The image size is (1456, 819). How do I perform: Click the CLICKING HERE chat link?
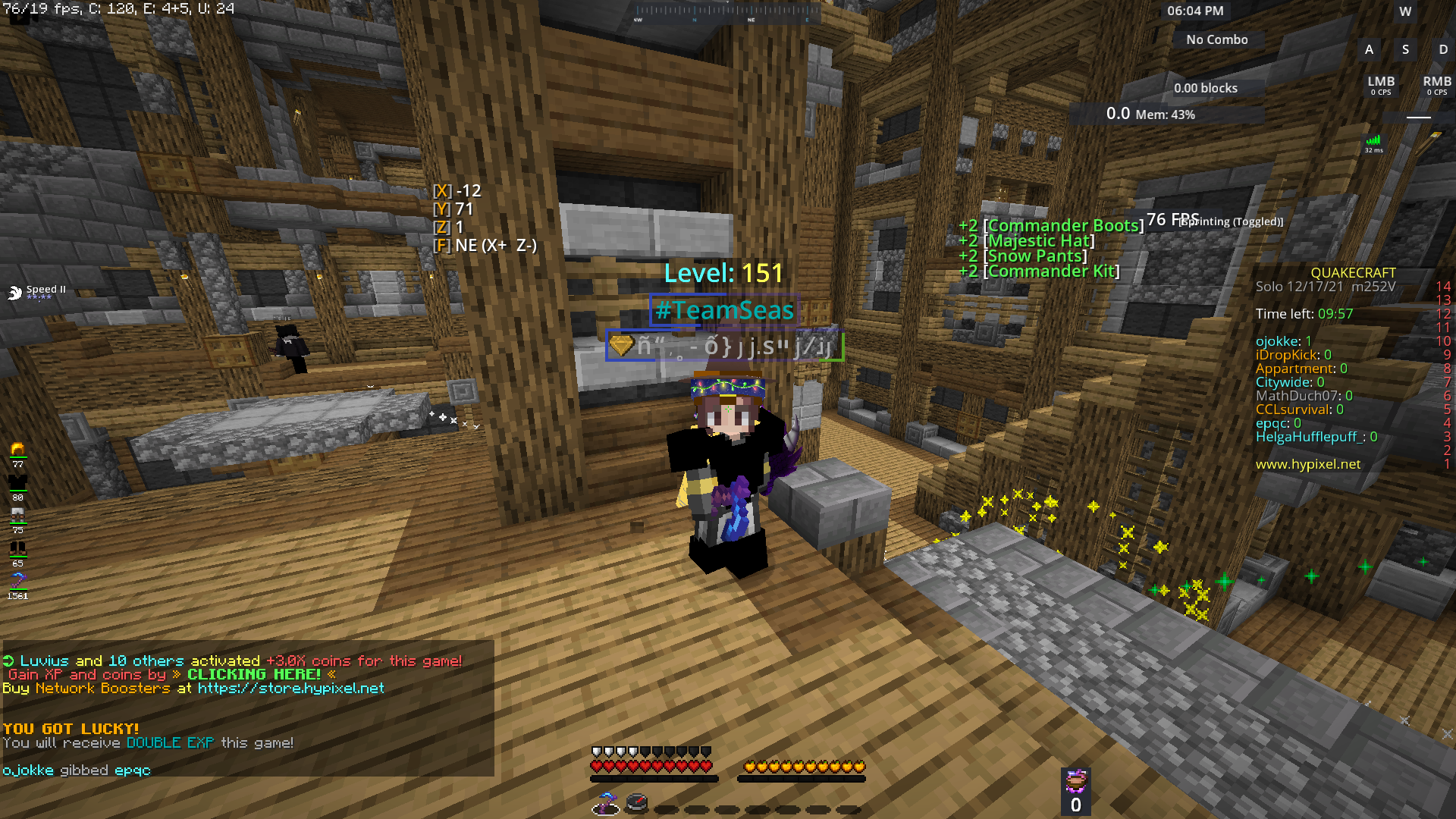coord(255,674)
